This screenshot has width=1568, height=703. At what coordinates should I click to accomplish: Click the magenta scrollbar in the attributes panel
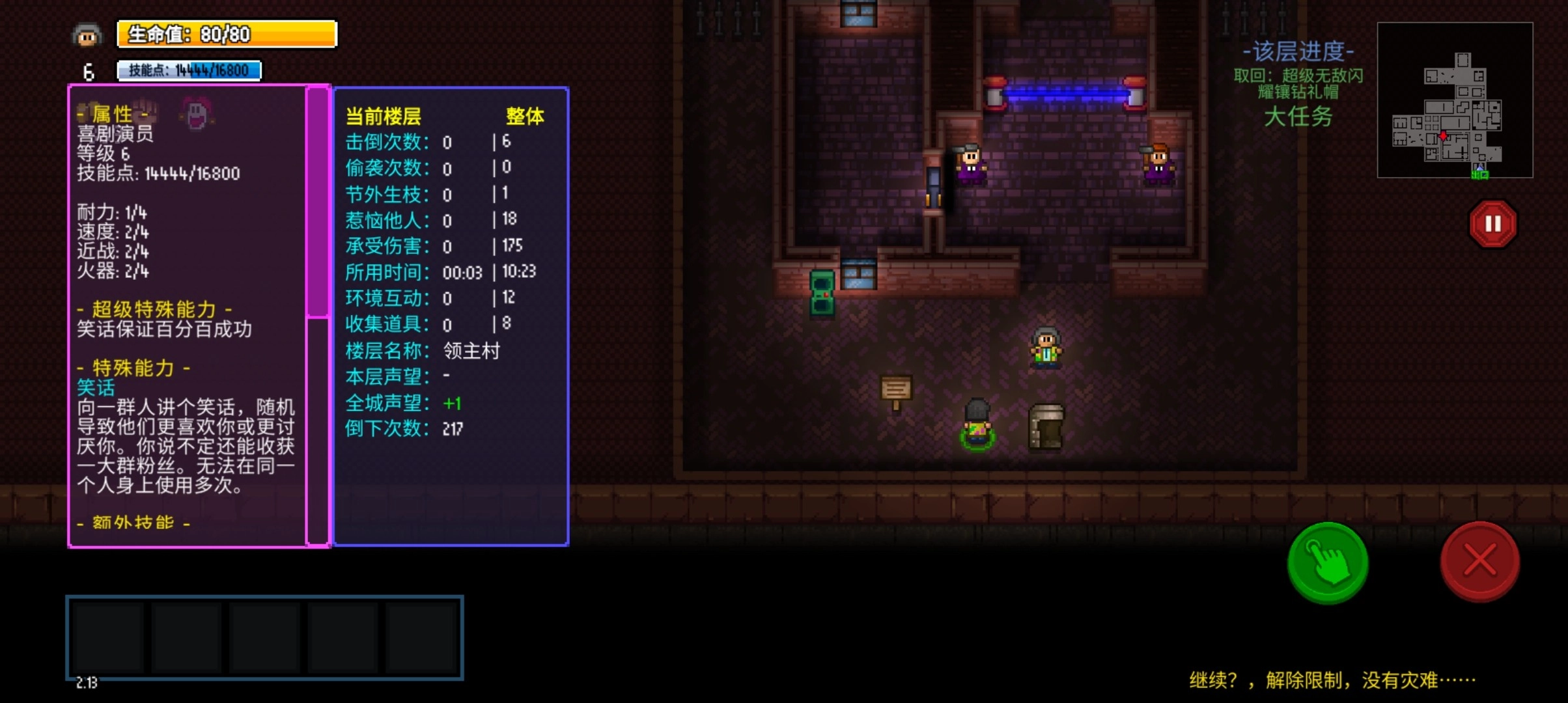pyautogui.click(x=318, y=202)
